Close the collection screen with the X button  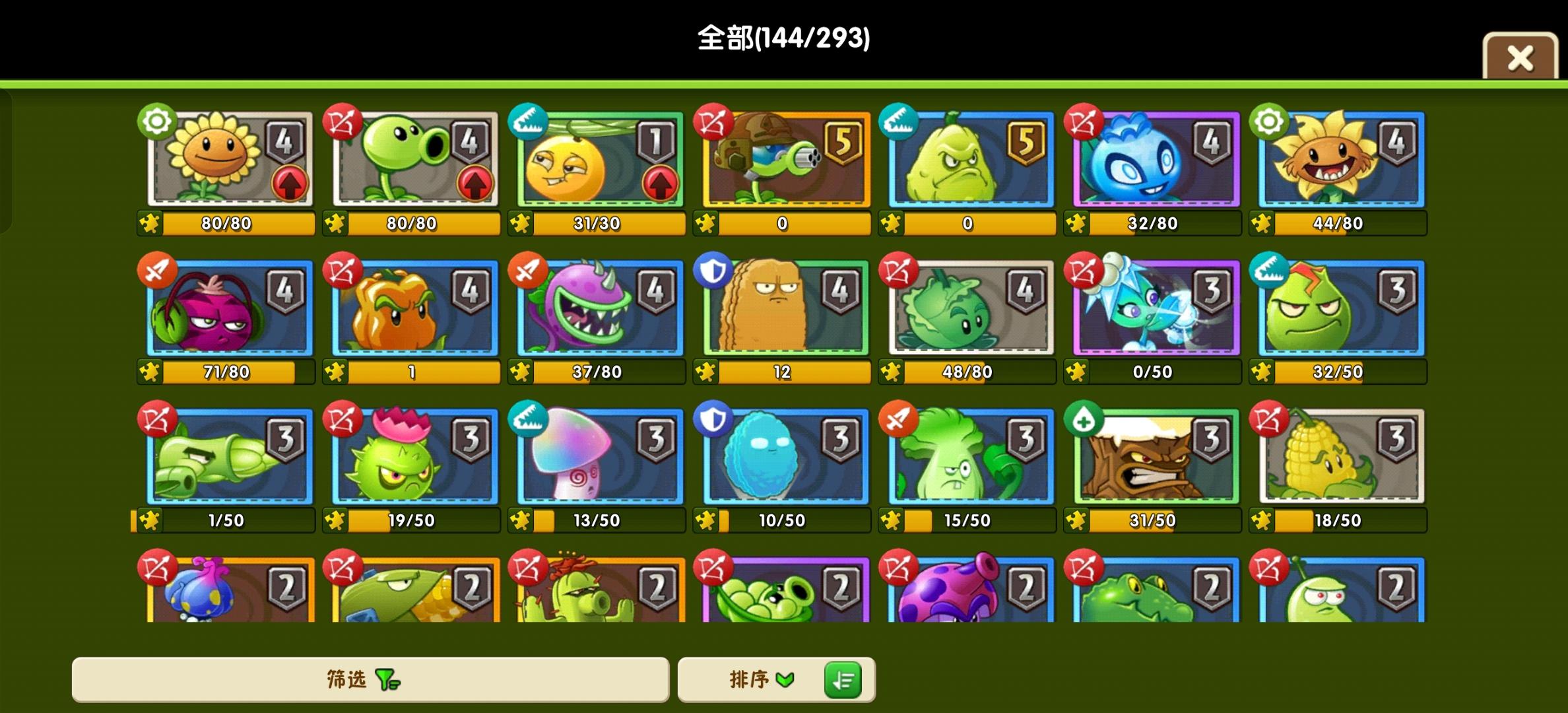point(1520,58)
